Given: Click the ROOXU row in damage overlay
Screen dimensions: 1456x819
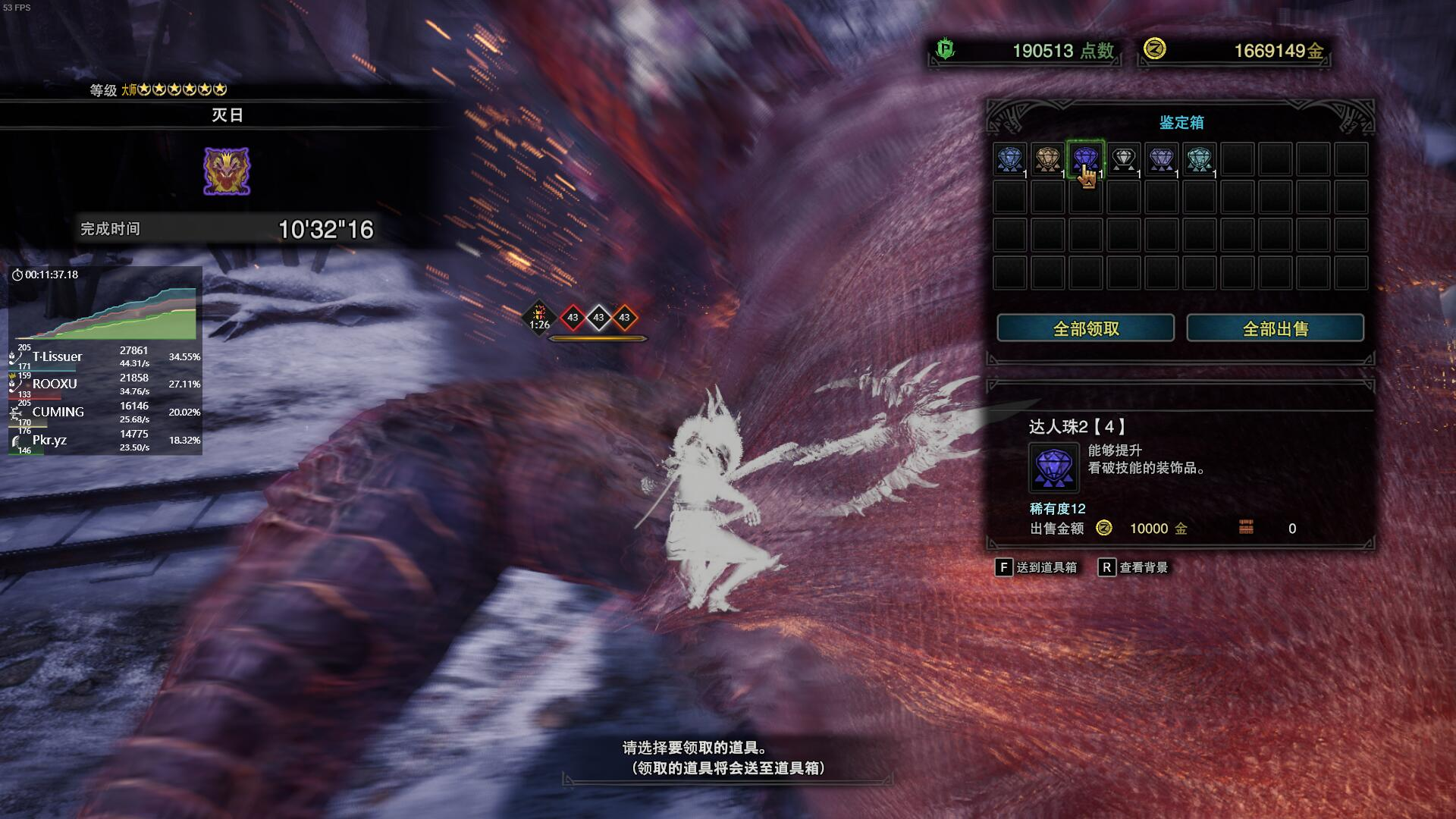Looking at the screenshot, I should [105, 384].
